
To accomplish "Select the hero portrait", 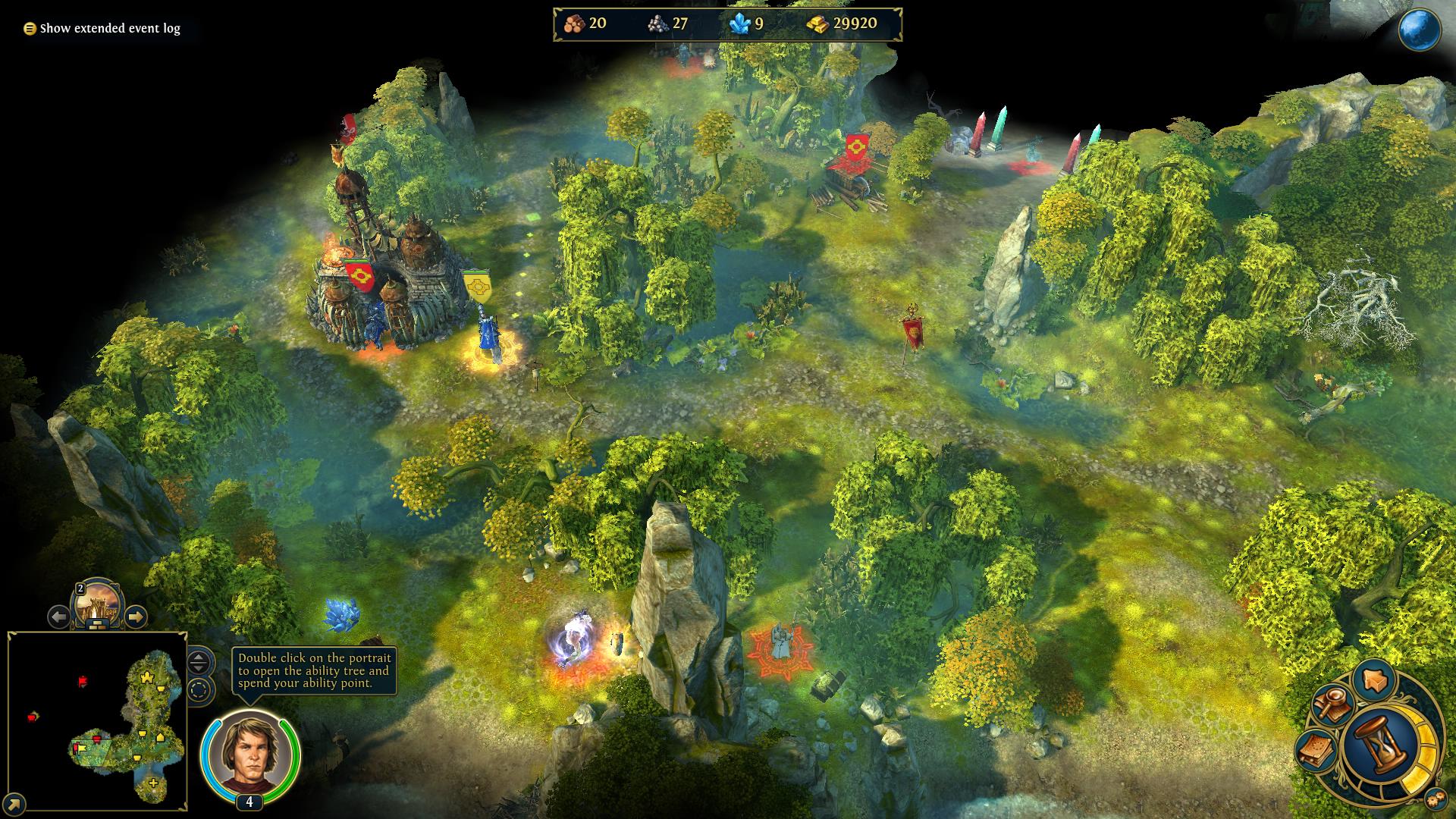I will click(249, 755).
